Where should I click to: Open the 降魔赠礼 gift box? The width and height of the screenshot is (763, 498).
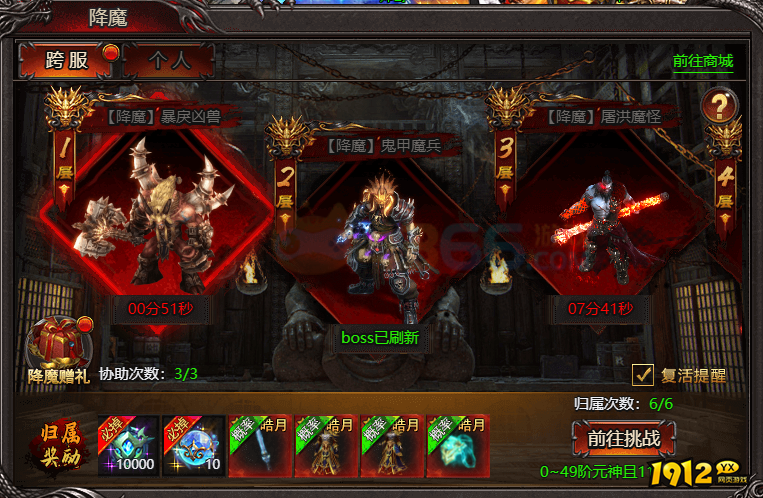point(59,346)
